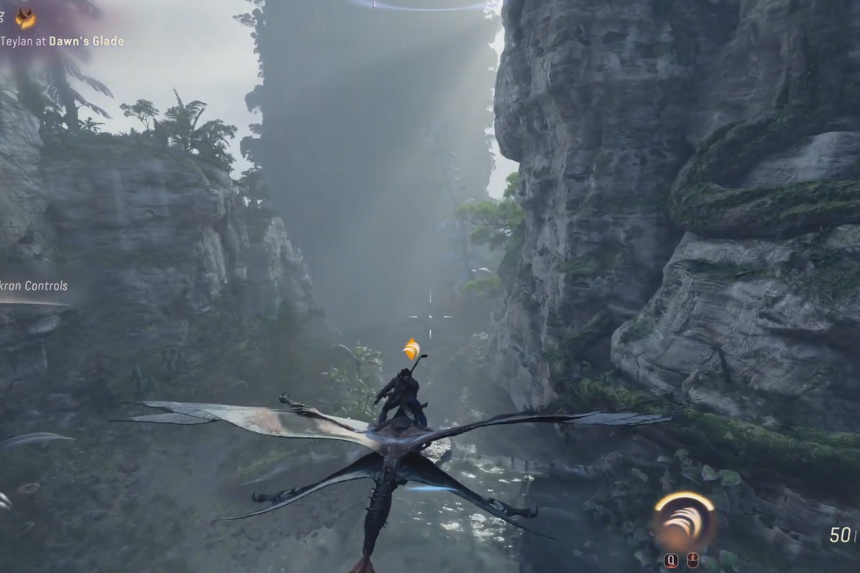Select the orange quest waypoint marker
Viewport: 860px width, 573px height.
(x=411, y=349)
